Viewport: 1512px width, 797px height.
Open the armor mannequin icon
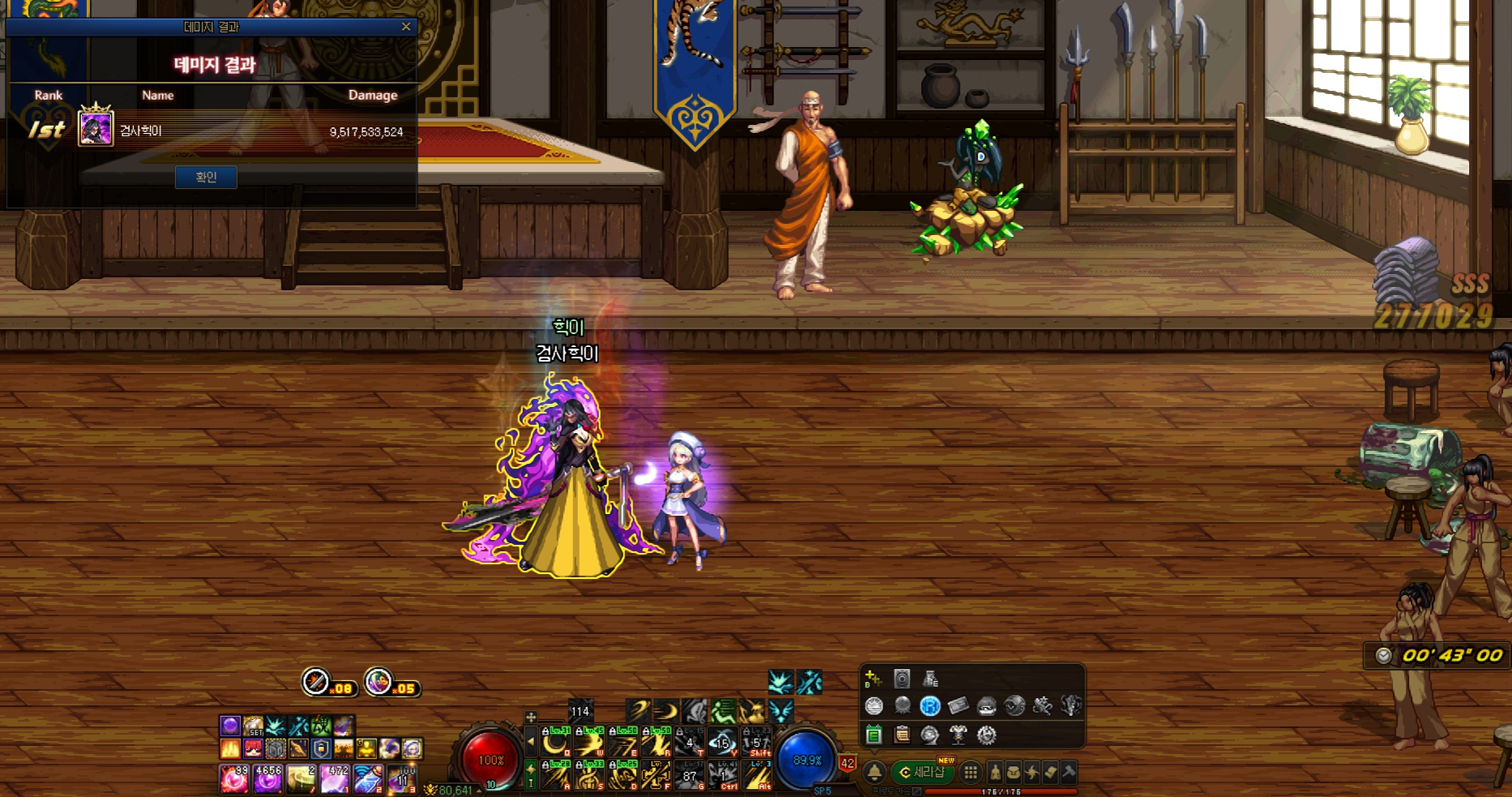click(958, 735)
